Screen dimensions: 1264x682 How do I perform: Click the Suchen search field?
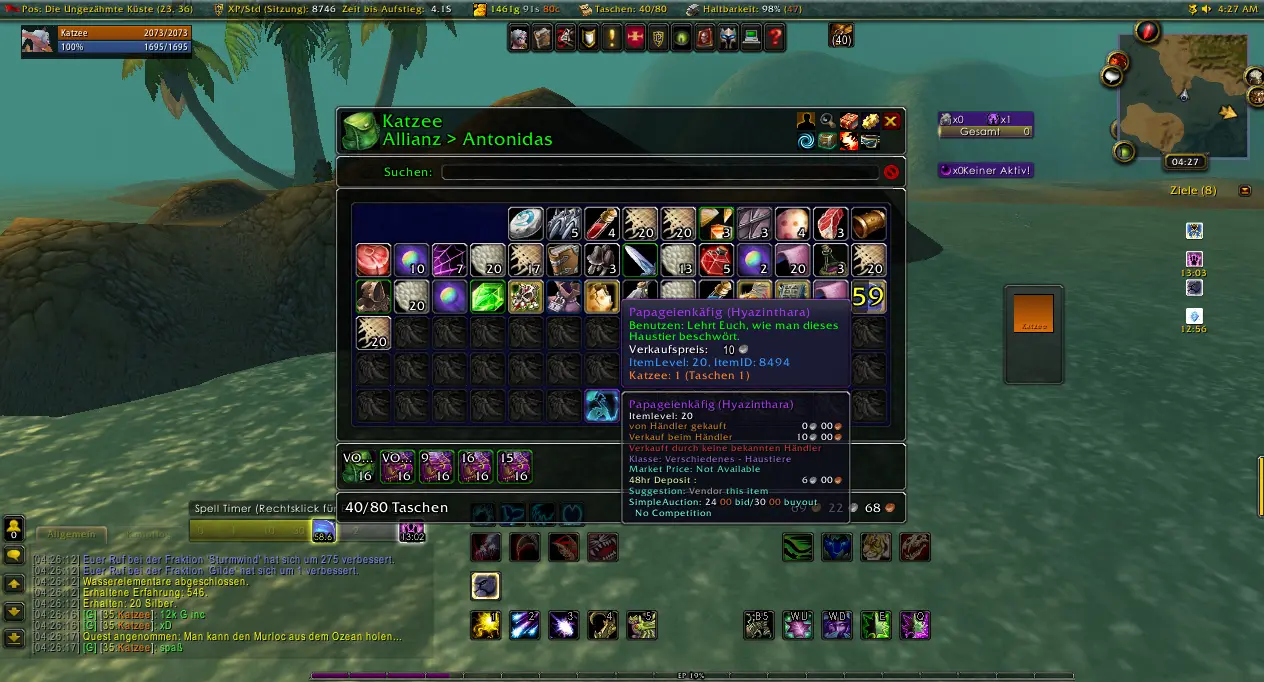(660, 172)
